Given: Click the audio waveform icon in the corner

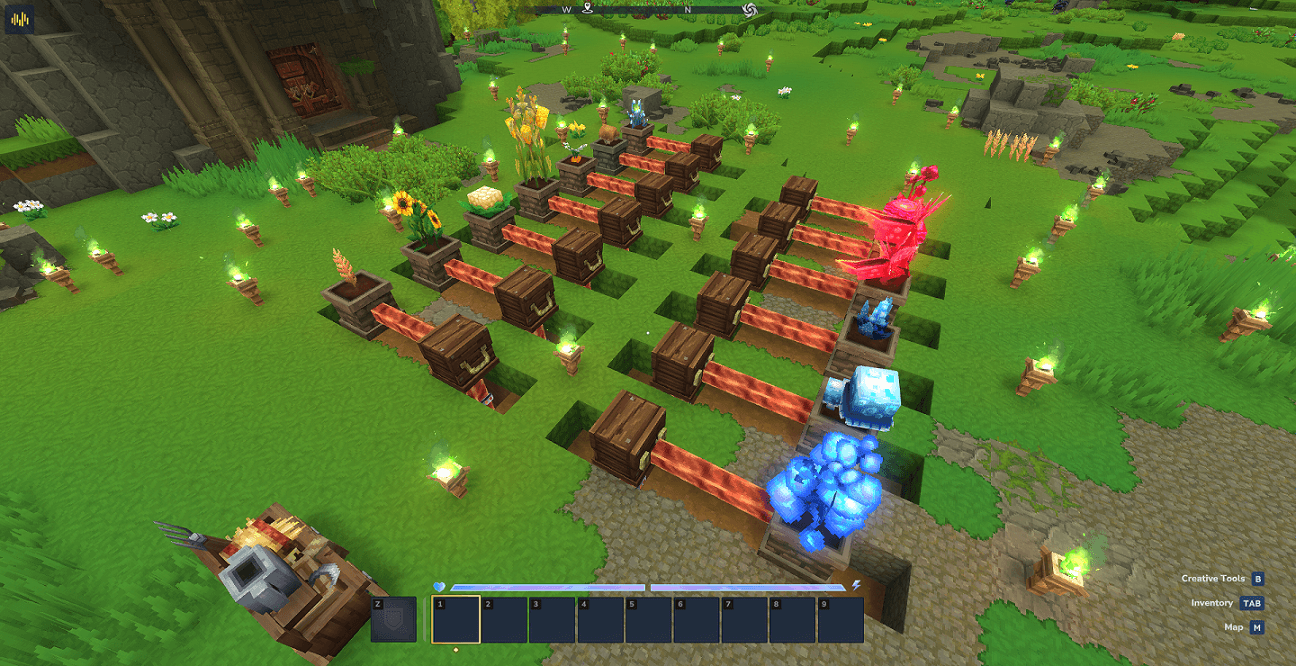Looking at the screenshot, I should coord(20,19).
